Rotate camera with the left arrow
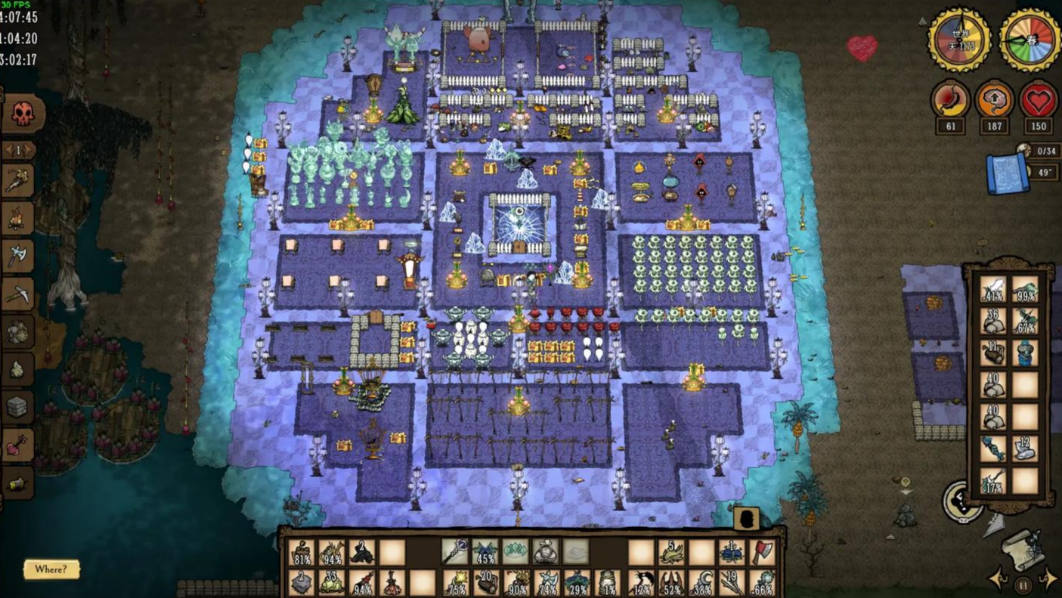The image size is (1062, 598). tap(998, 578)
